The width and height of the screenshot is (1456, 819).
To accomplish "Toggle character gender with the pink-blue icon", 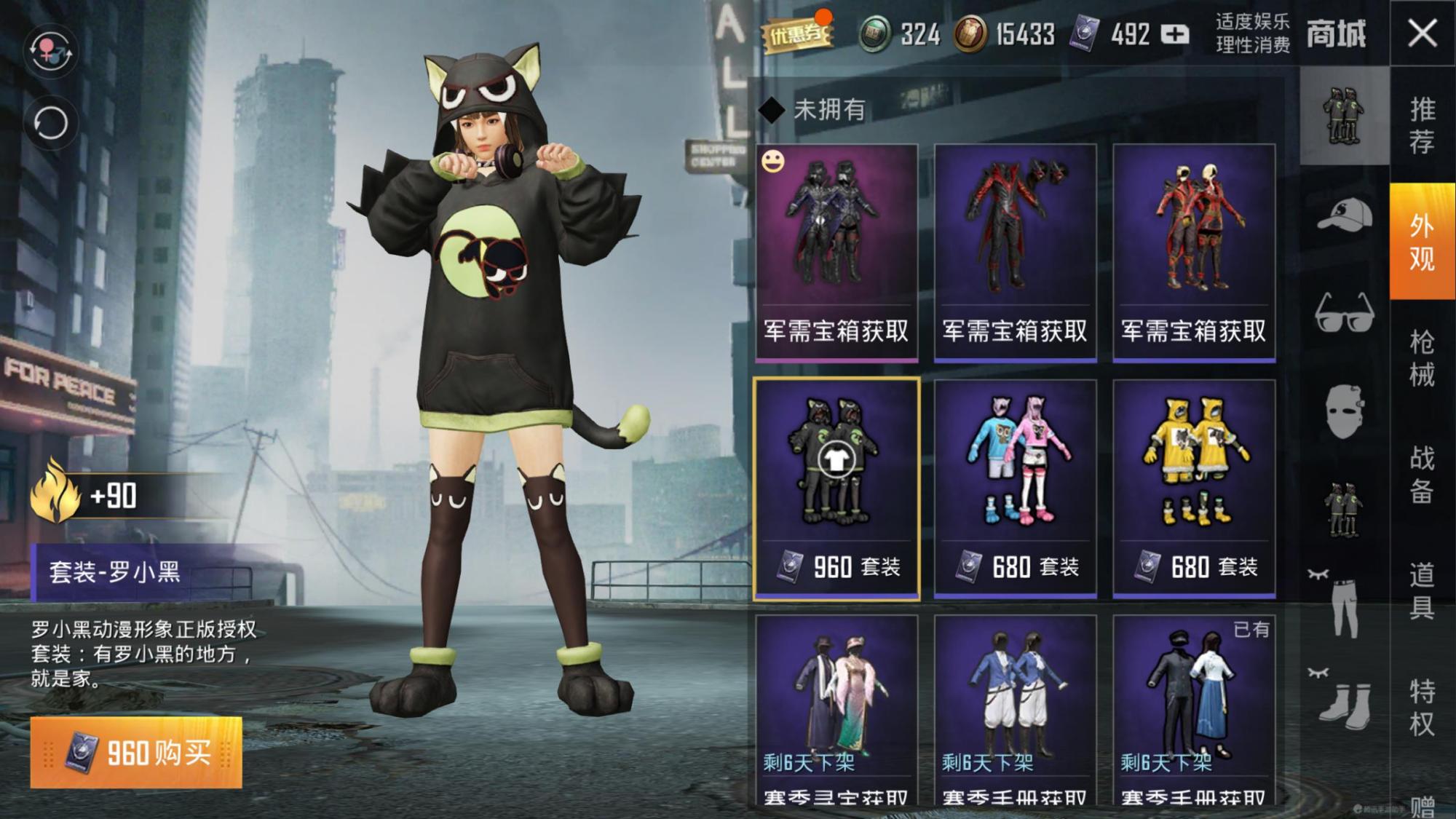I will tap(50, 51).
